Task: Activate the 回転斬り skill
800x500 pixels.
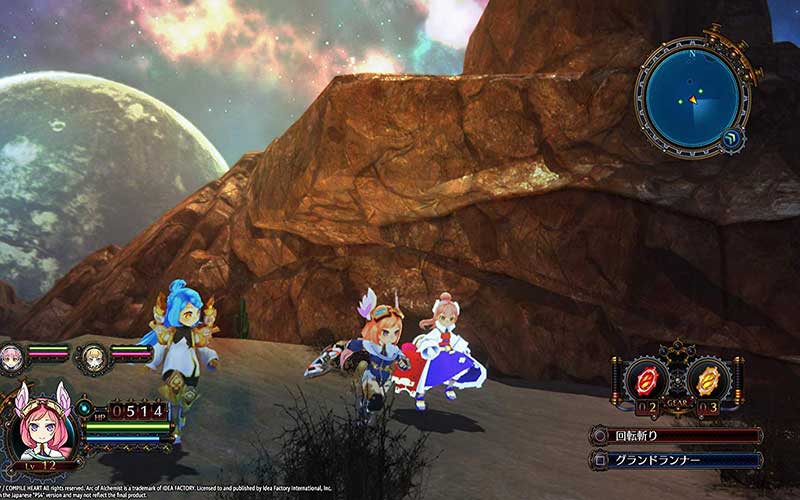Action: pyautogui.click(x=676, y=436)
